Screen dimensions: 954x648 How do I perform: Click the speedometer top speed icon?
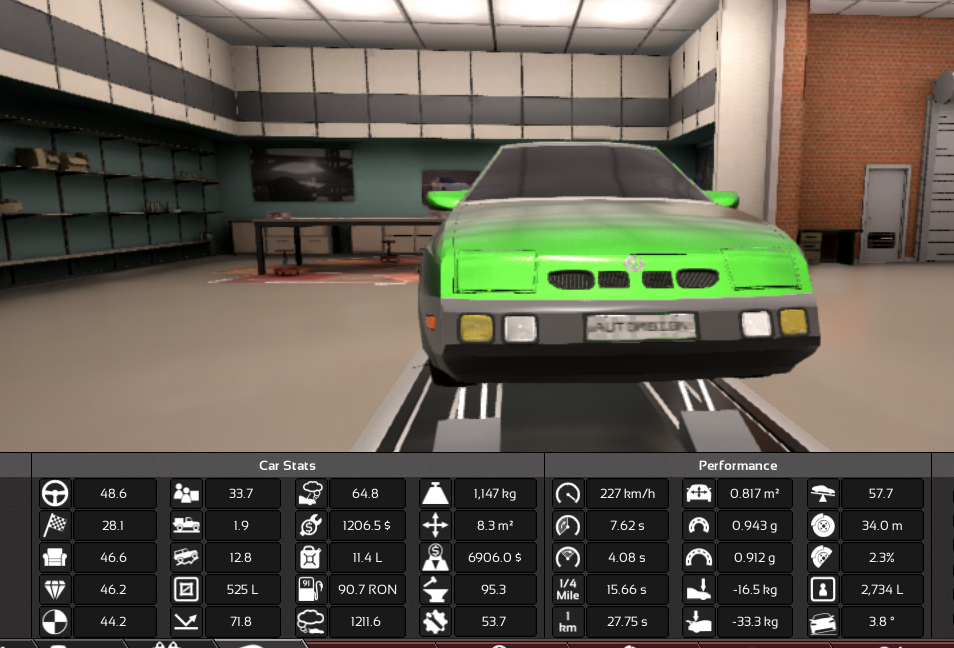point(567,493)
